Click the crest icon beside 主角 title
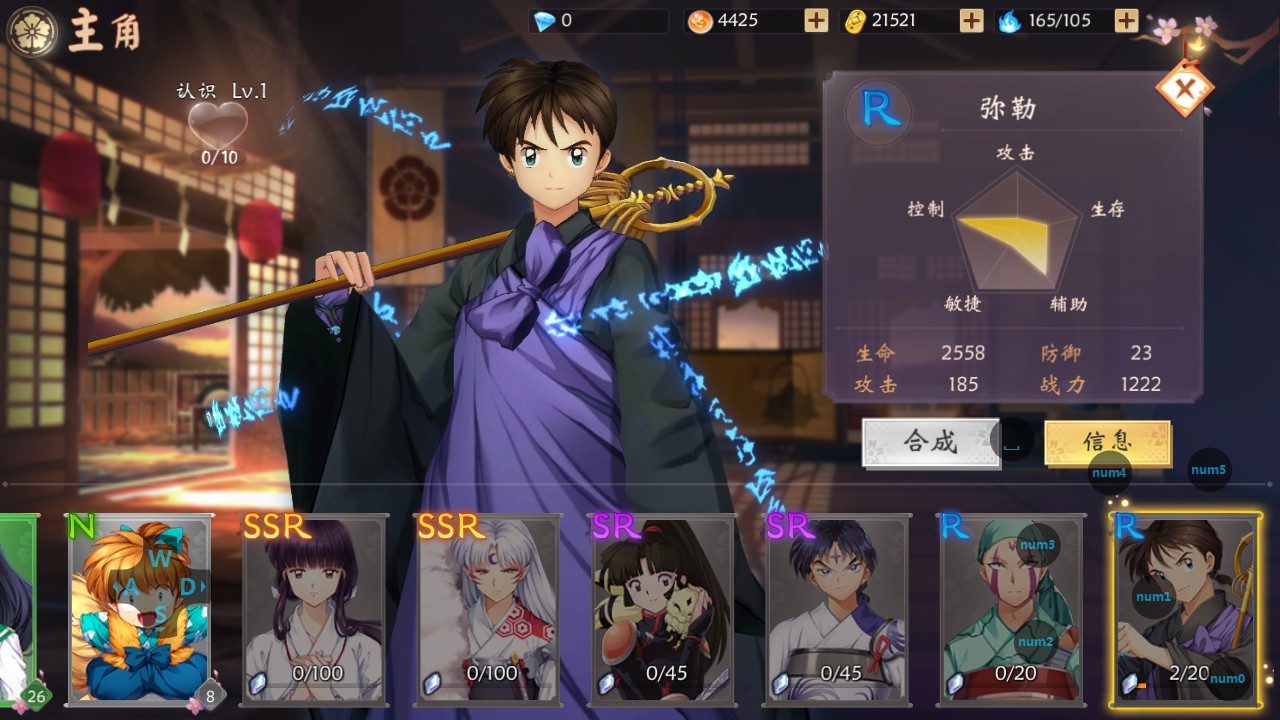Viewport: 1280px width, 720px height. tap(31, 31)
